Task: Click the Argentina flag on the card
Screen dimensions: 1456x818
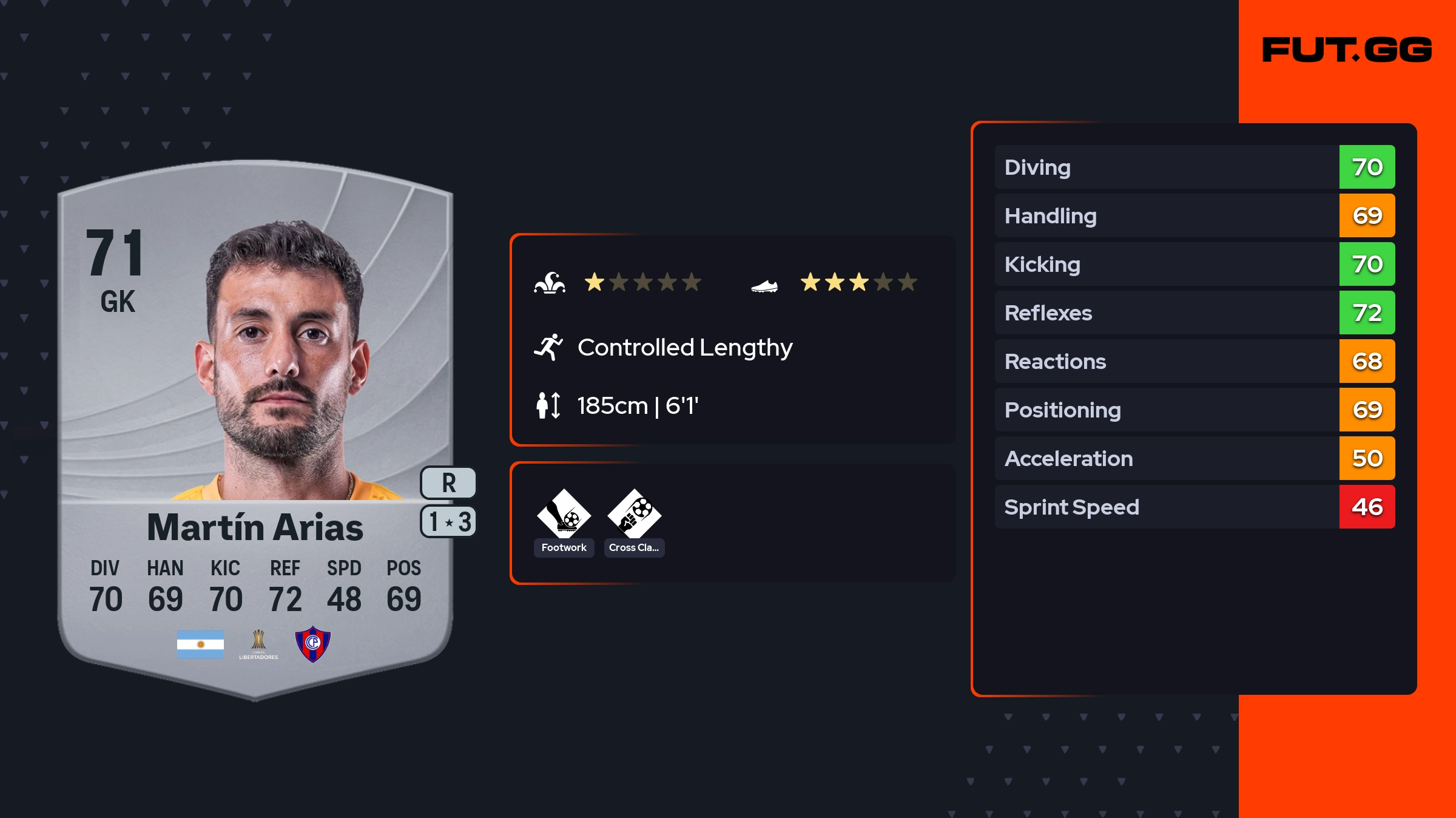Action: point(200,644)
